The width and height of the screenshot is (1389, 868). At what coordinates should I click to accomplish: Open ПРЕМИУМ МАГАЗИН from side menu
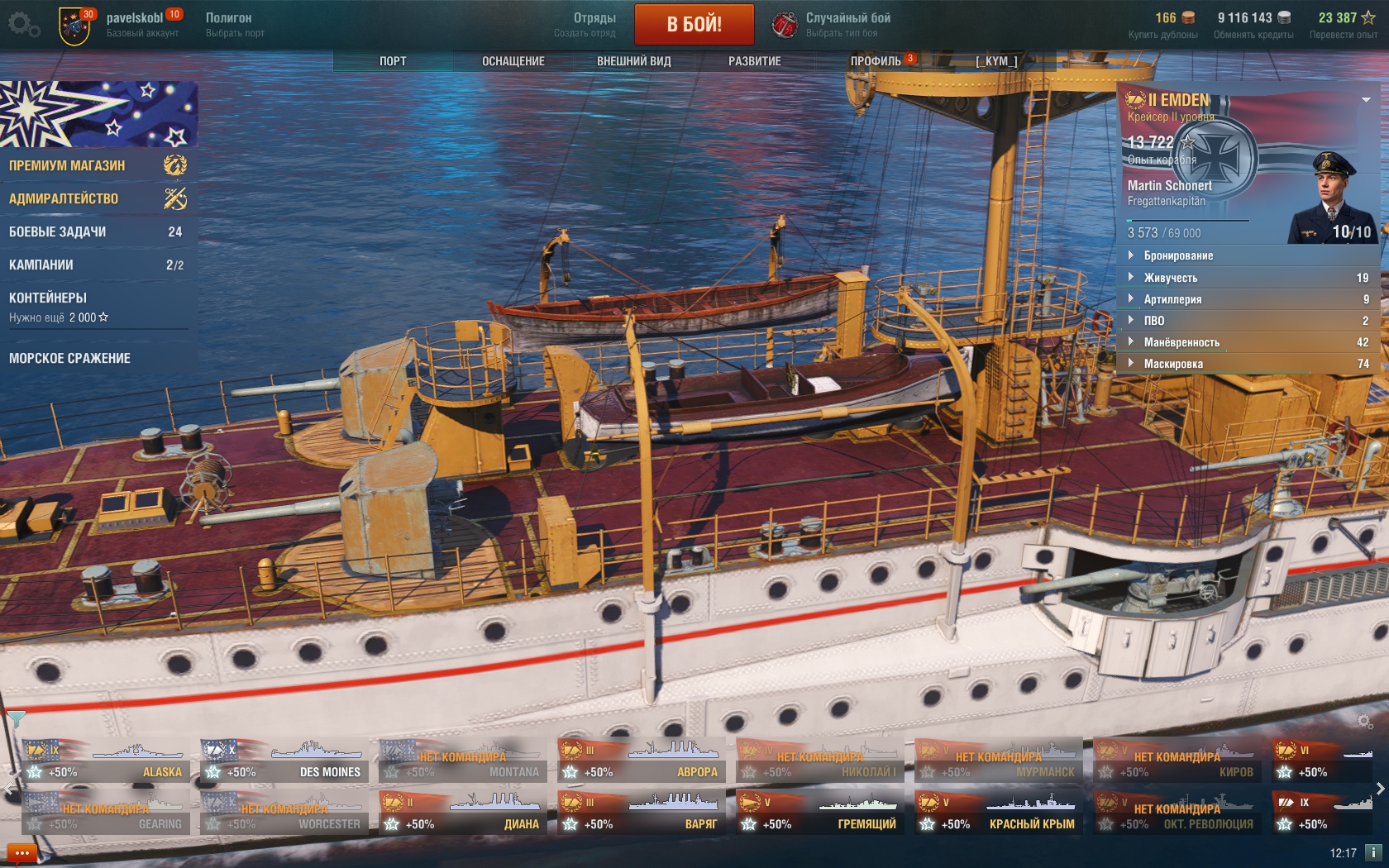(97, 165)
